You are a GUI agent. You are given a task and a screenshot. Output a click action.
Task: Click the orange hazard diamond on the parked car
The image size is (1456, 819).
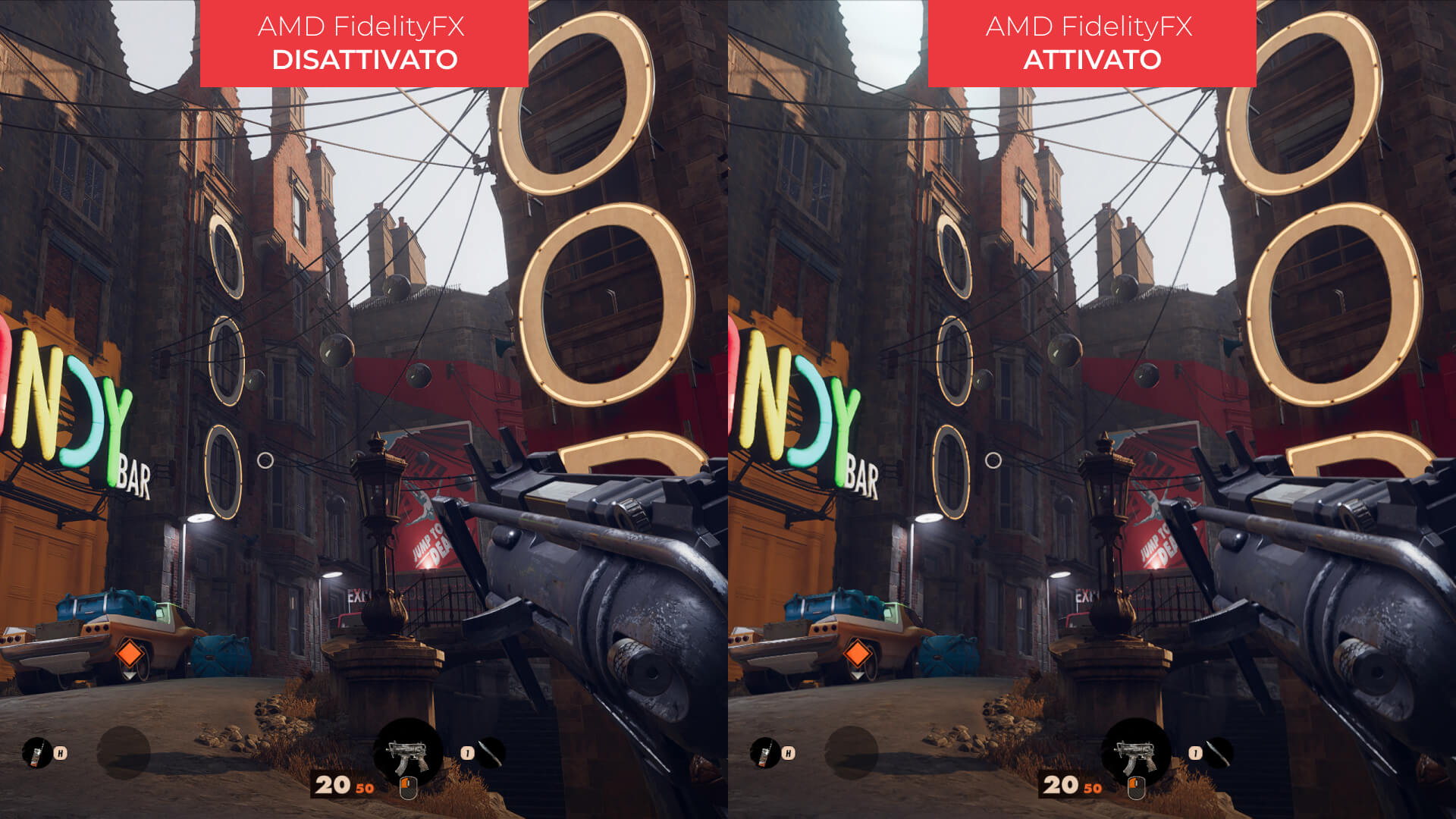point(130,654)
